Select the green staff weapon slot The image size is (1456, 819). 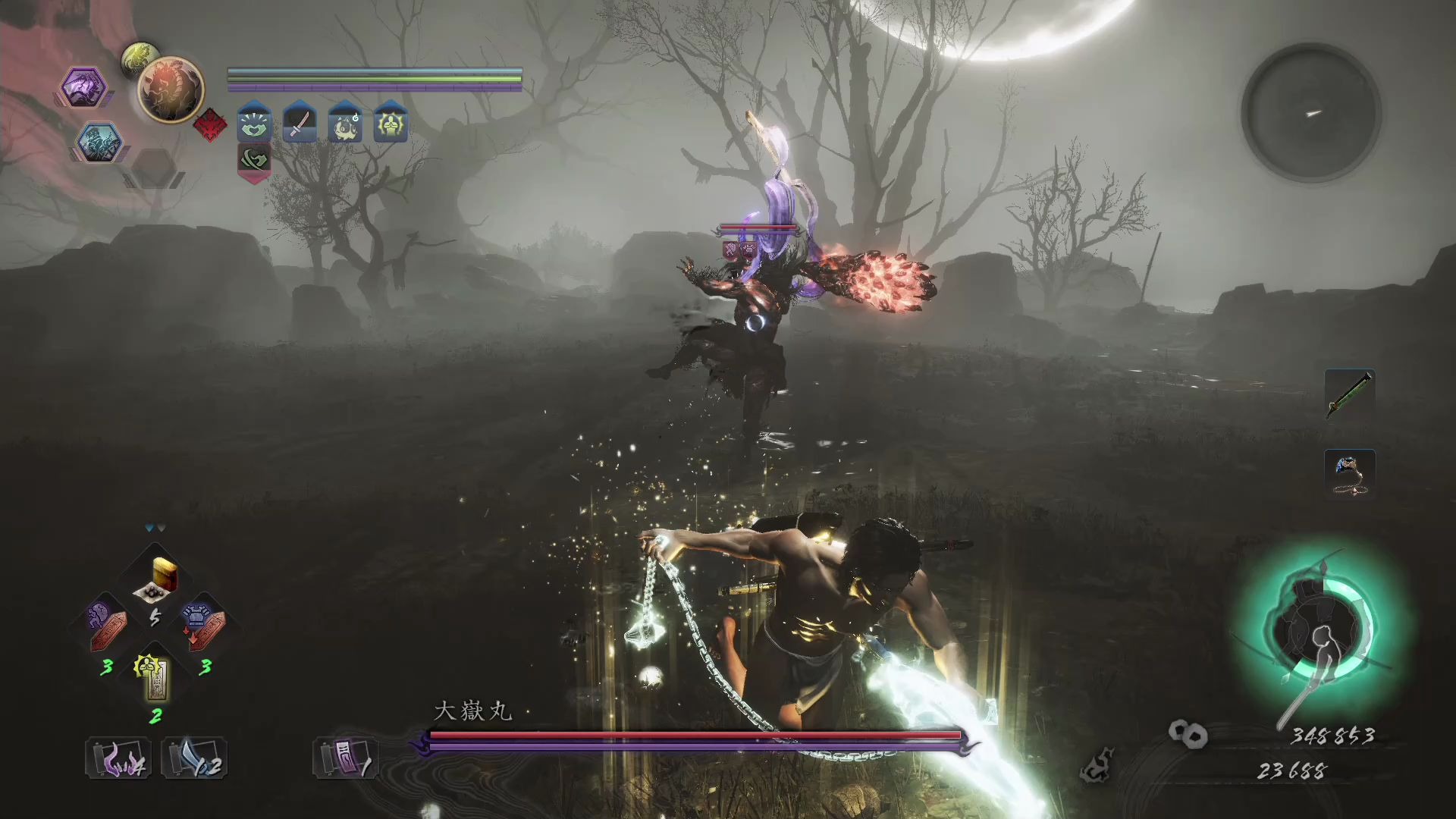[x=1350, y=395]
